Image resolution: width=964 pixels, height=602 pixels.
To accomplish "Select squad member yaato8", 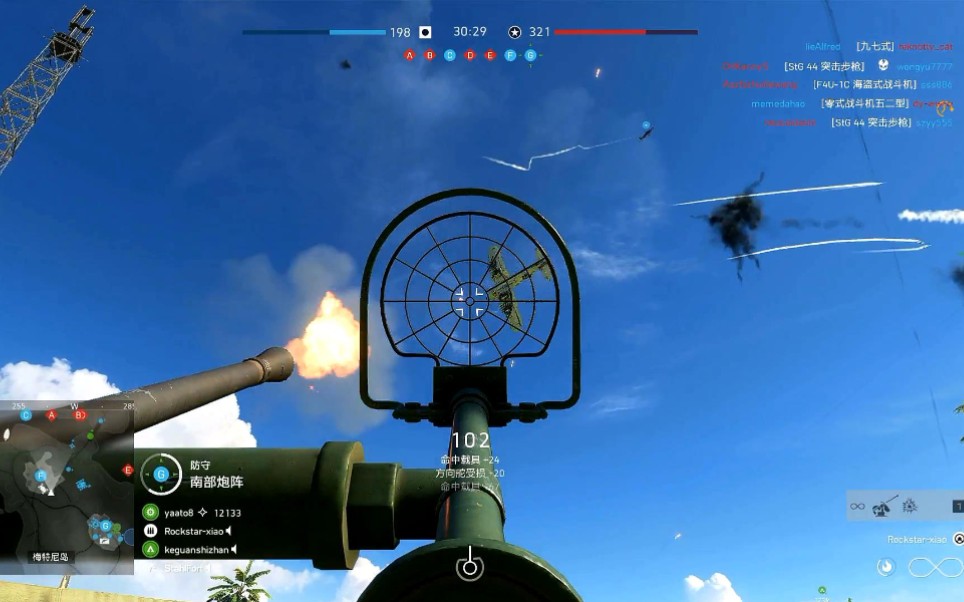I will click(179, 512).
